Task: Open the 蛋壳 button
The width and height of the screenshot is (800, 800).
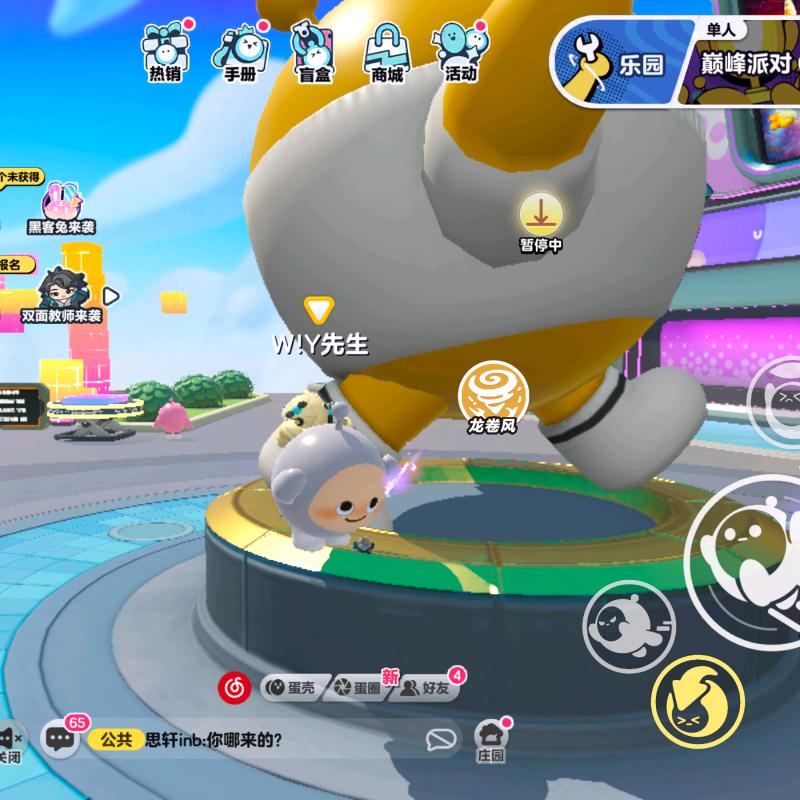Action: click(289, 687)
